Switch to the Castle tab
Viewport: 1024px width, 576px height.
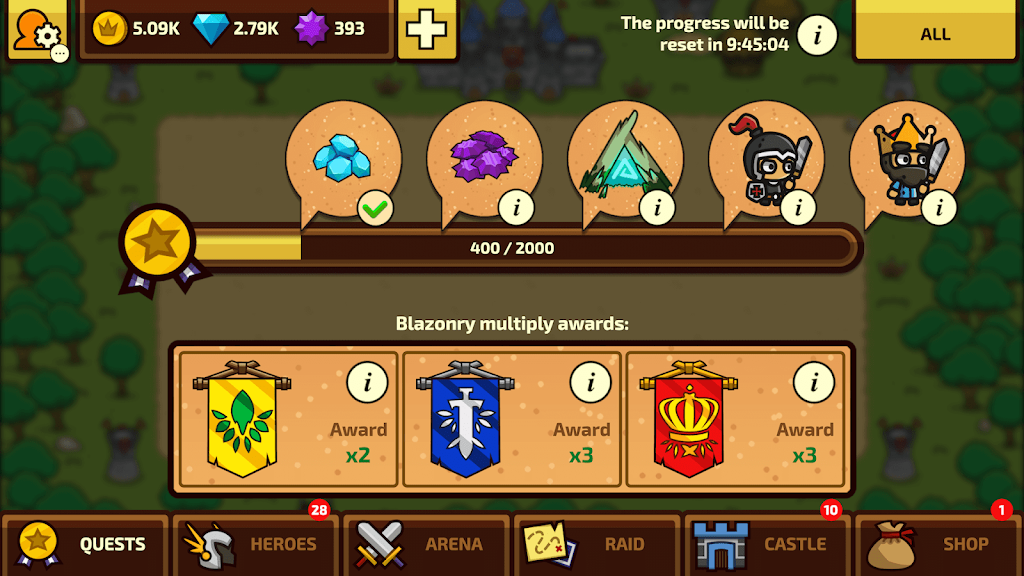[767, 544]
